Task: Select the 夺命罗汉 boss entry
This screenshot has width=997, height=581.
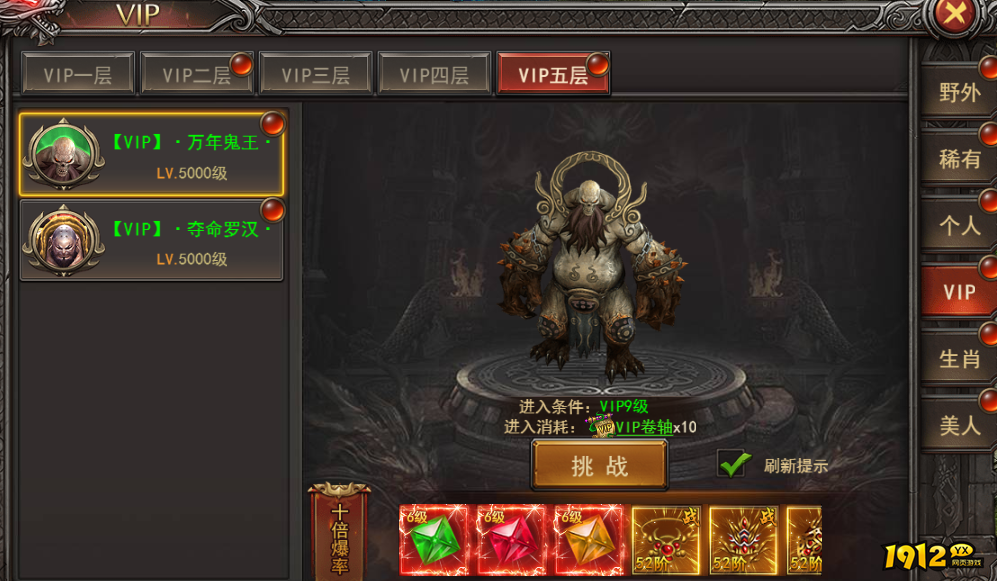Action: (152, 241)
